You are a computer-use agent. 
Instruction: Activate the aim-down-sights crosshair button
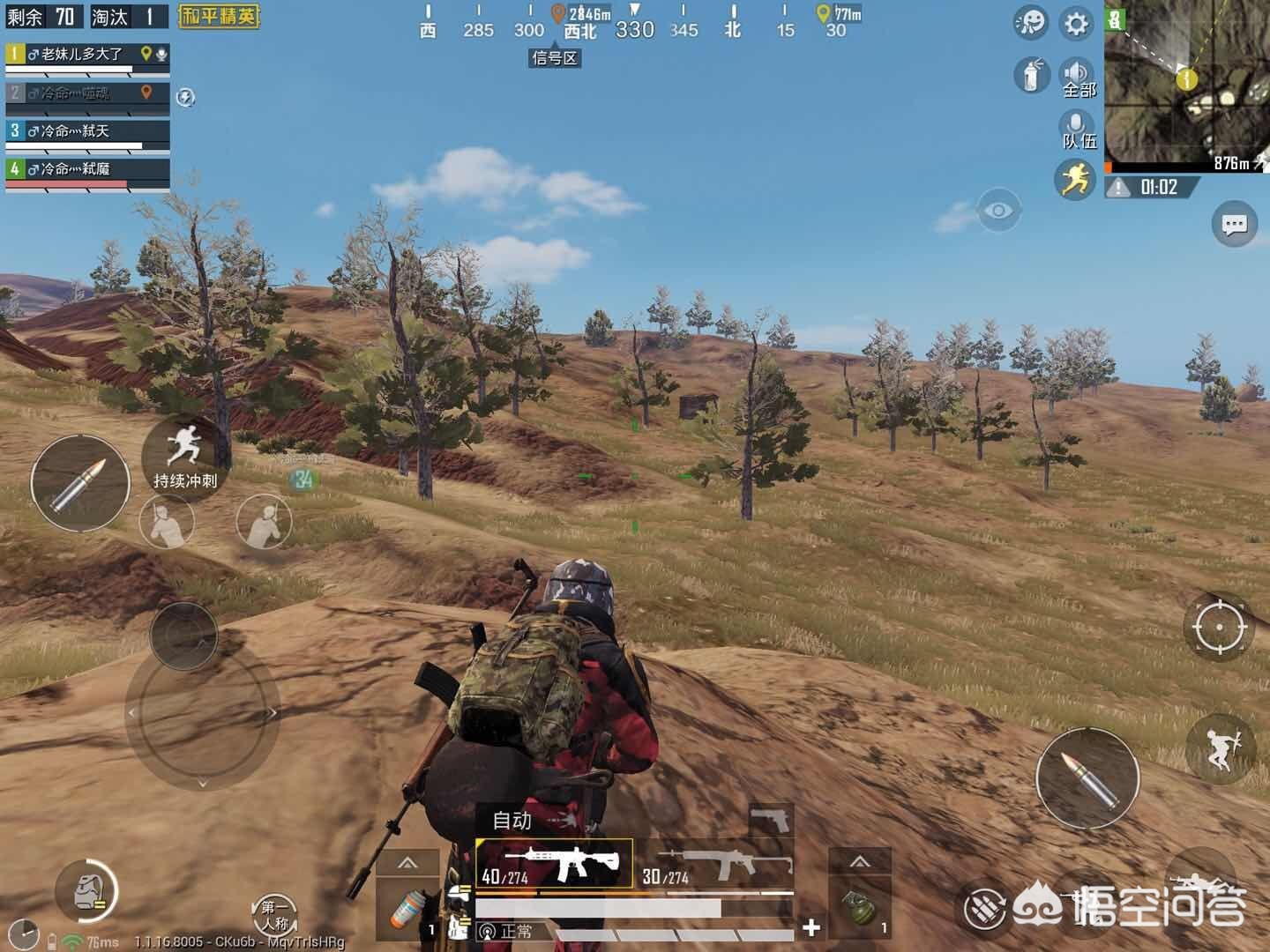[1219, 627]
